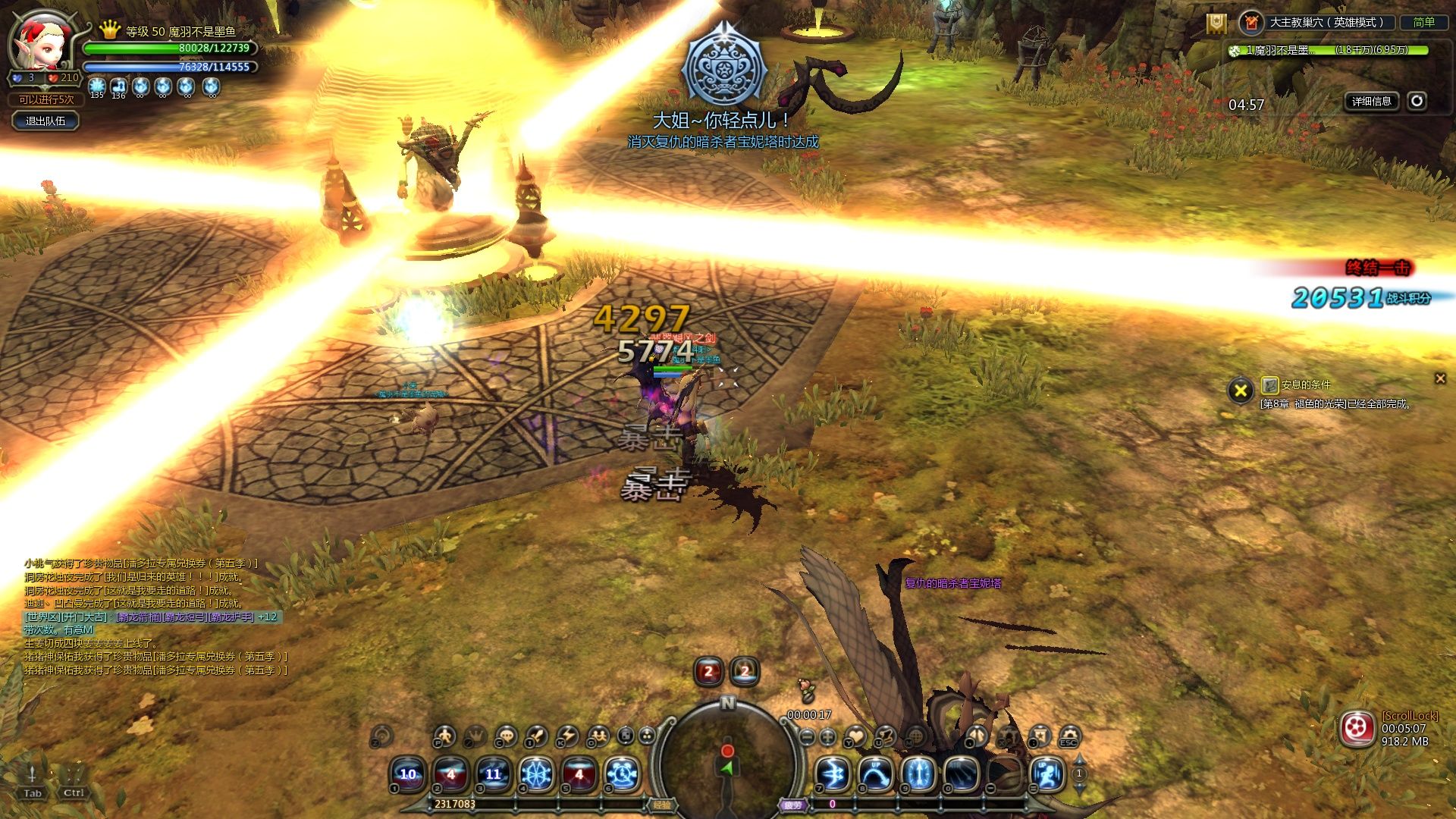Click the player's elf portrait
Screen dimensions: 1456x819
click(42, 42)
